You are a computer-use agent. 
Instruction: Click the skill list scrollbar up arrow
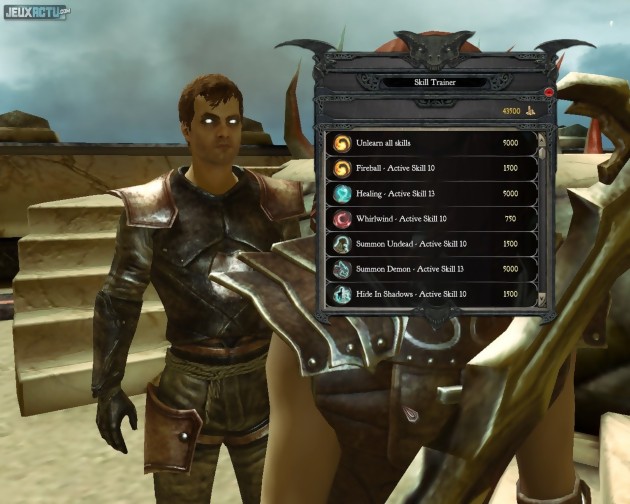pyautogui.click(x=542, y=137)
